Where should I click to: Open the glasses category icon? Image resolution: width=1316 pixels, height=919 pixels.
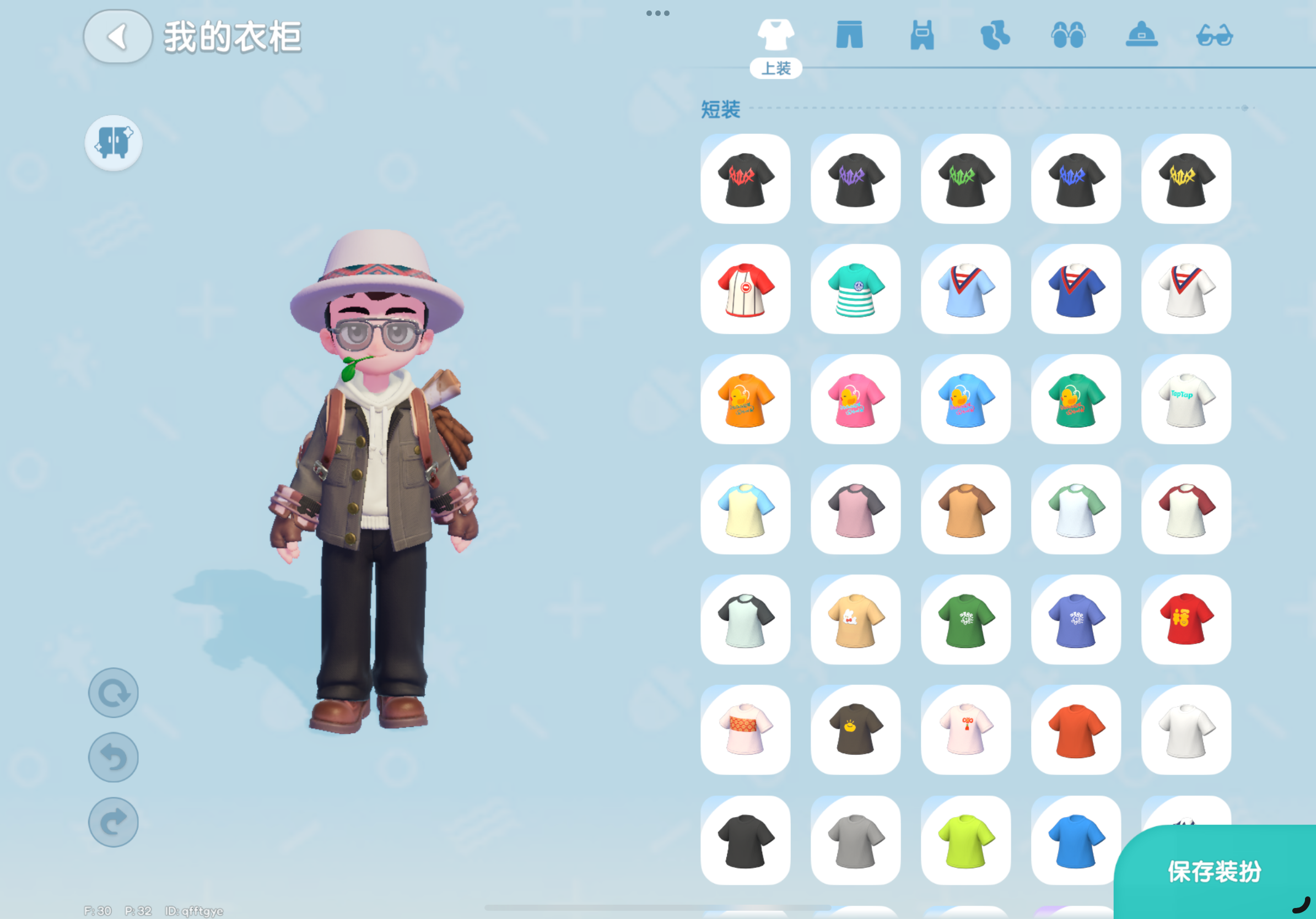click(1216, 35)
